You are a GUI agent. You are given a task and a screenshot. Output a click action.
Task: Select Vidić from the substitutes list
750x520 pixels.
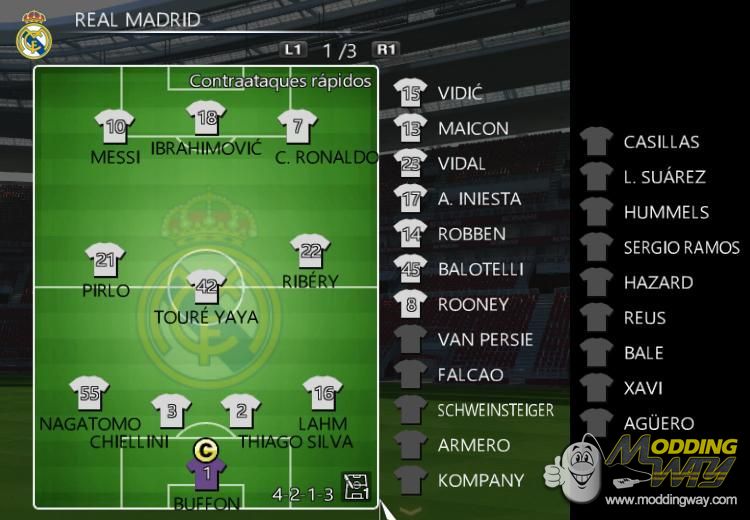pyautogui.click(x=460, y=94)
